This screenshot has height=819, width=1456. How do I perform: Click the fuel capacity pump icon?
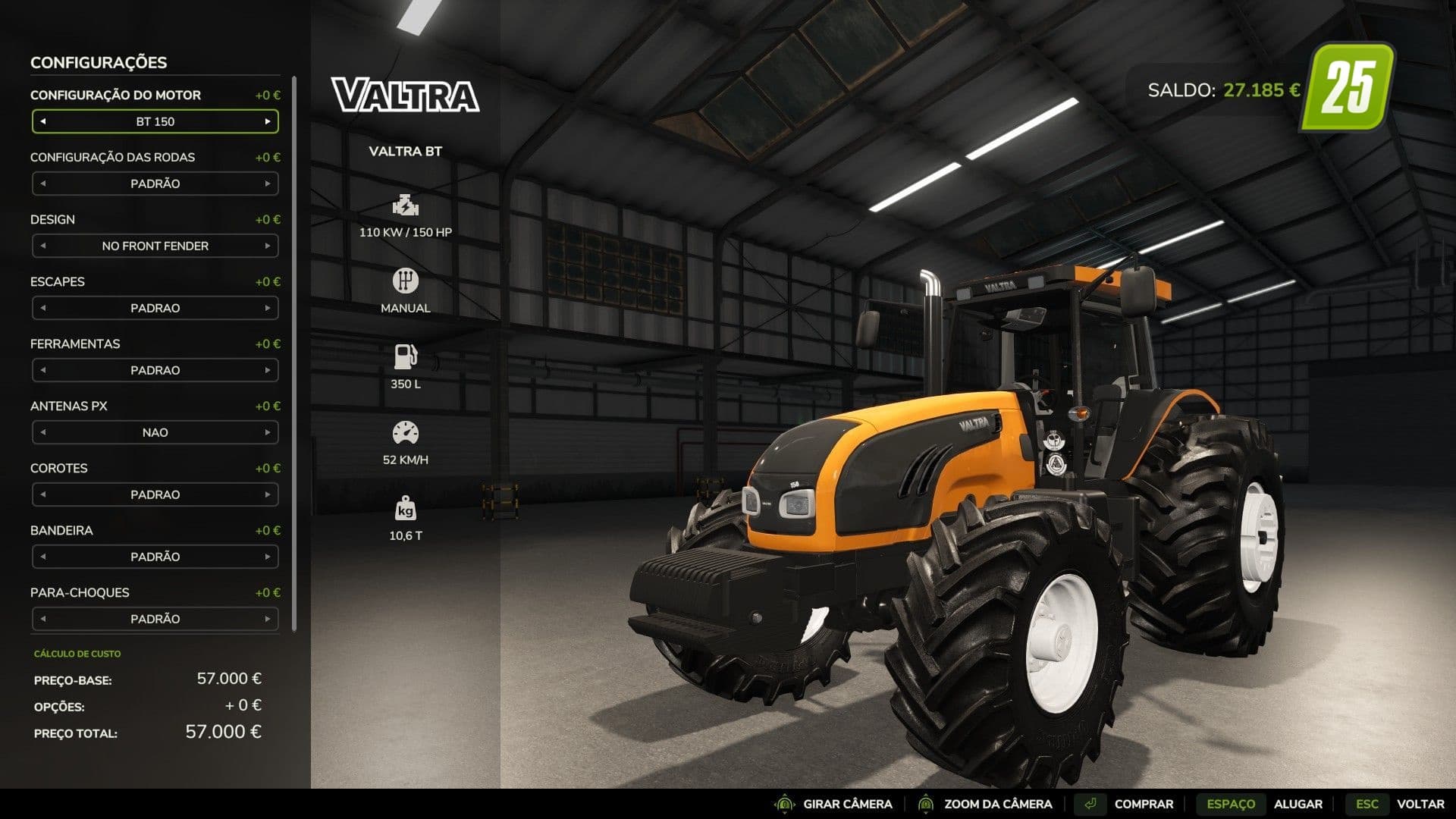406,356
